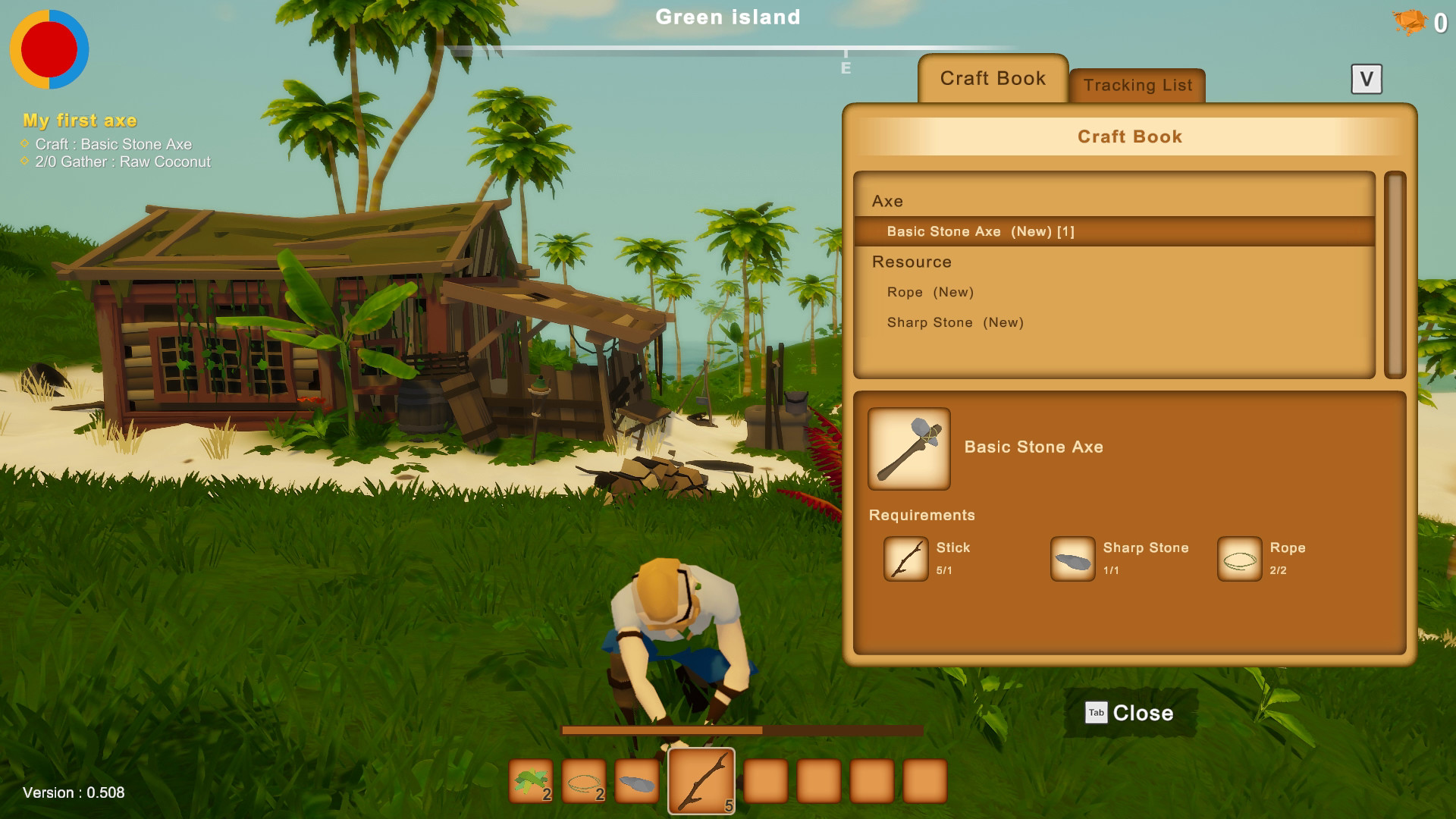Image resolution: width=1456 pixels, height=819 pixels.
Task: Click the Sharp Stone requirement icon
Action: tap(1072, 558)
